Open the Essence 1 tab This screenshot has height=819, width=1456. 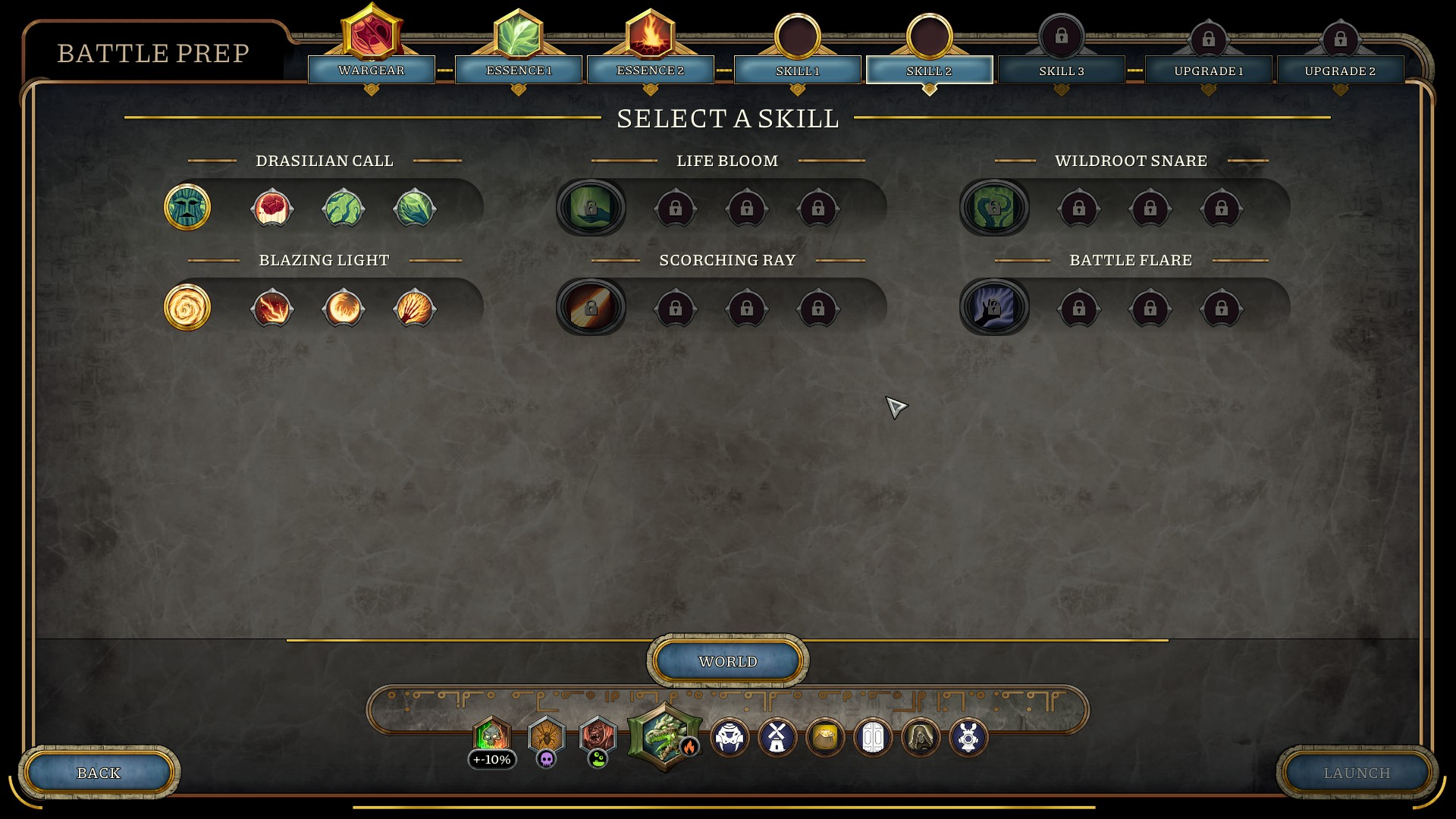point(519,70)
